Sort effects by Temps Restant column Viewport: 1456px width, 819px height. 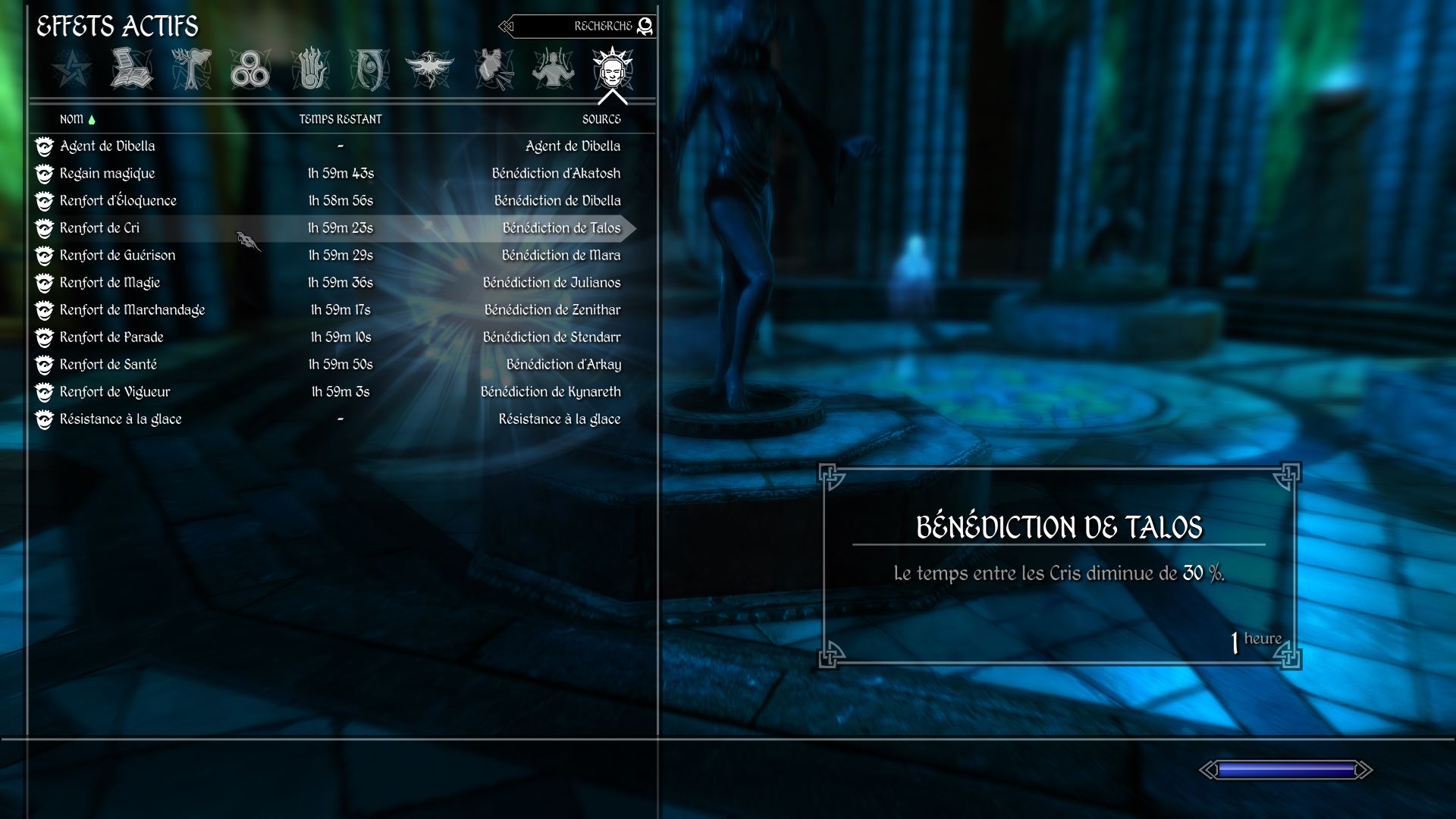(x=340, y=119)
